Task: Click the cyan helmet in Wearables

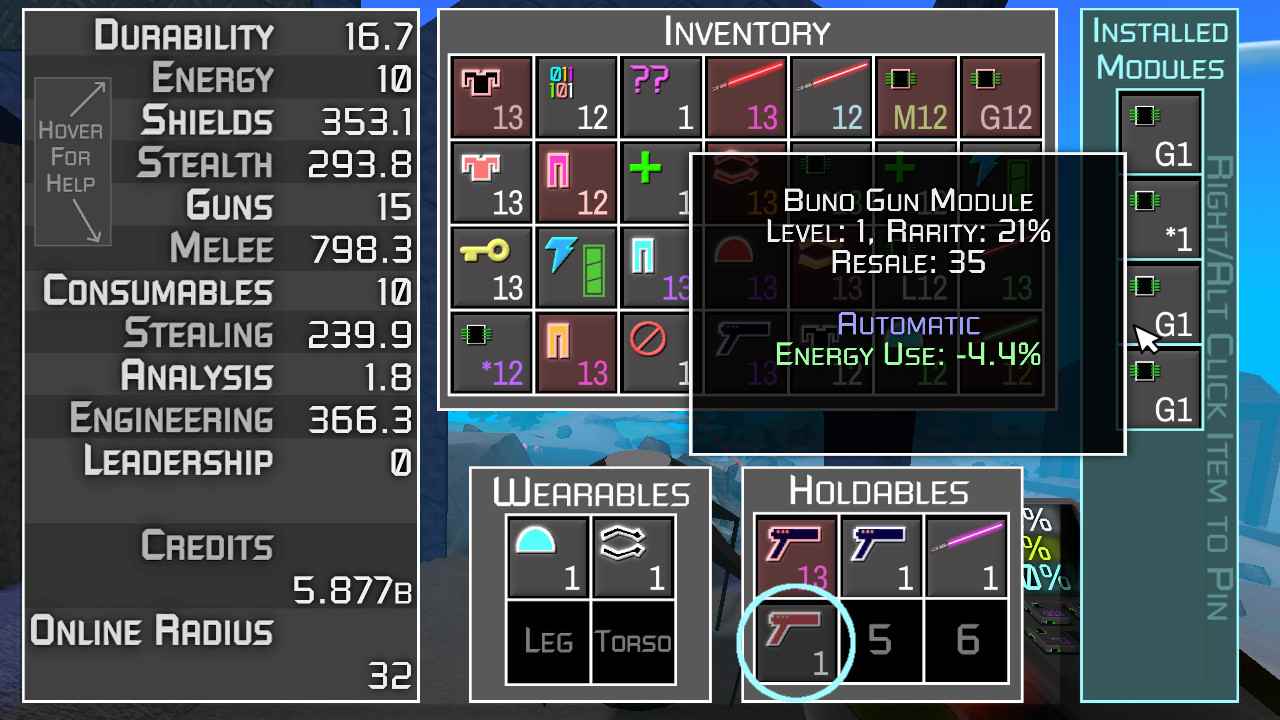Action: pos(546,556)
